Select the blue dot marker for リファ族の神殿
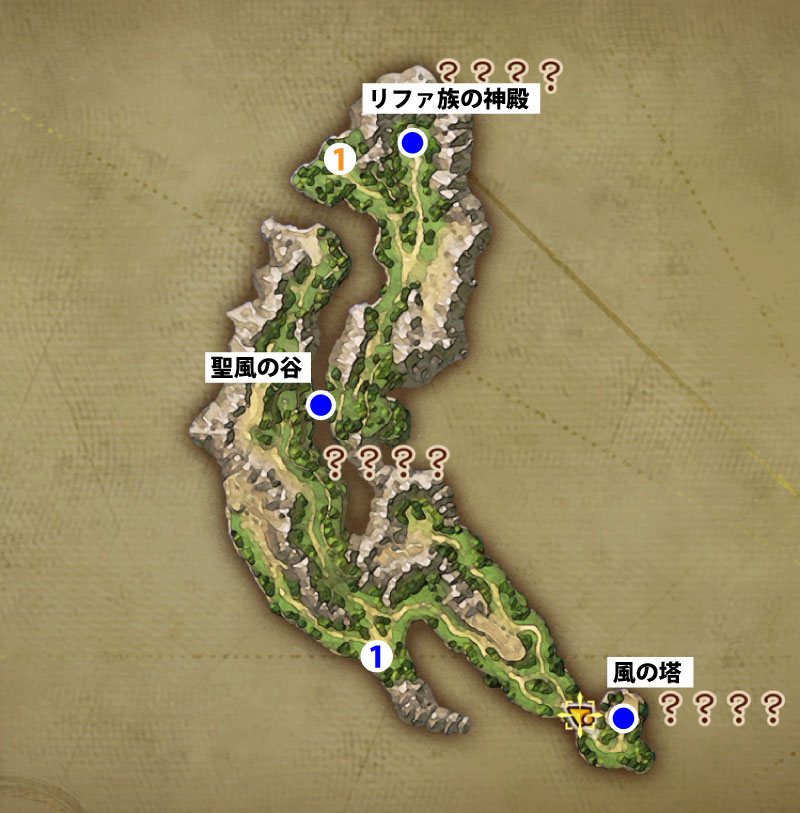Image resolution: width=800 pixels, height=813 pixels. click(x=412, y=143)
